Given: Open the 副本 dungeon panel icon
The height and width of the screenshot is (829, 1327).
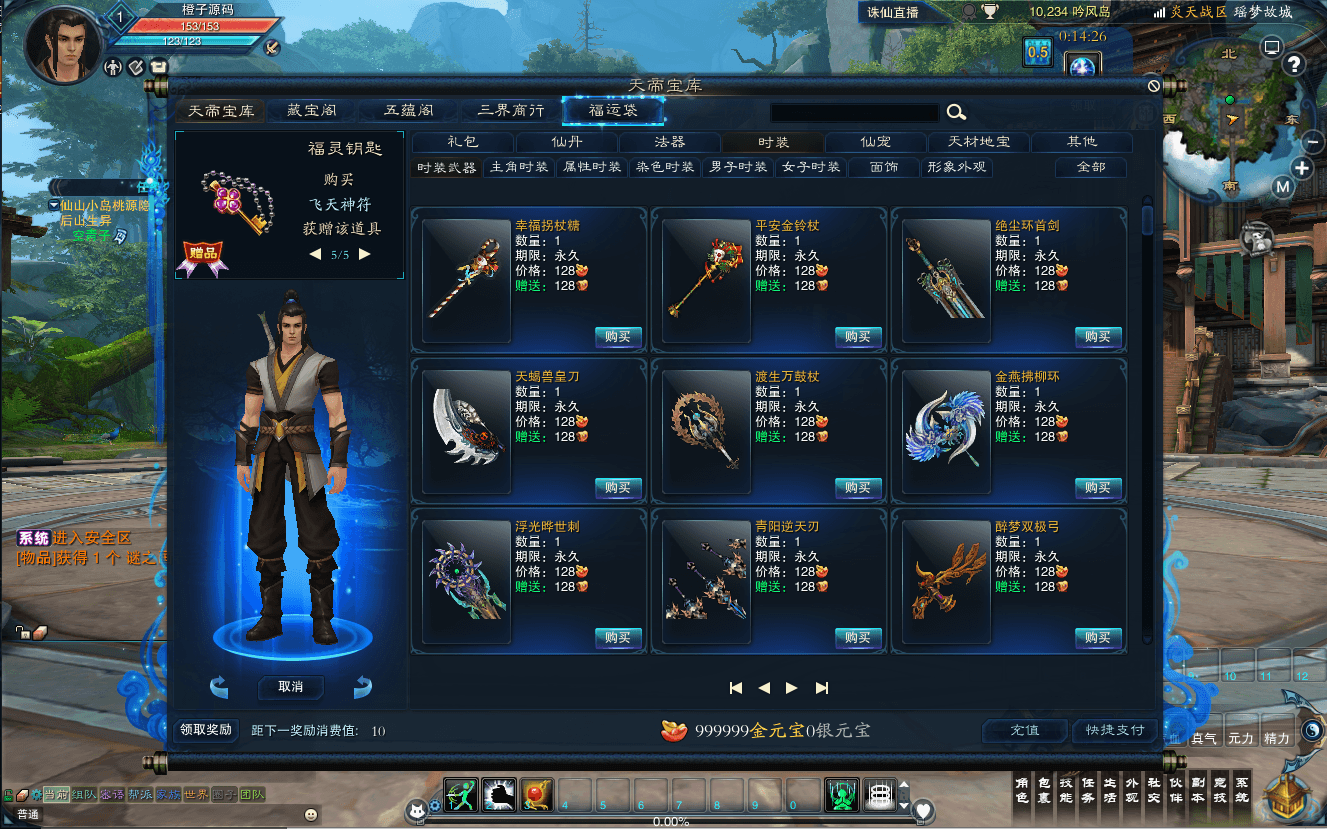Looking at the screenshot, I should (x=1198, y=795).
